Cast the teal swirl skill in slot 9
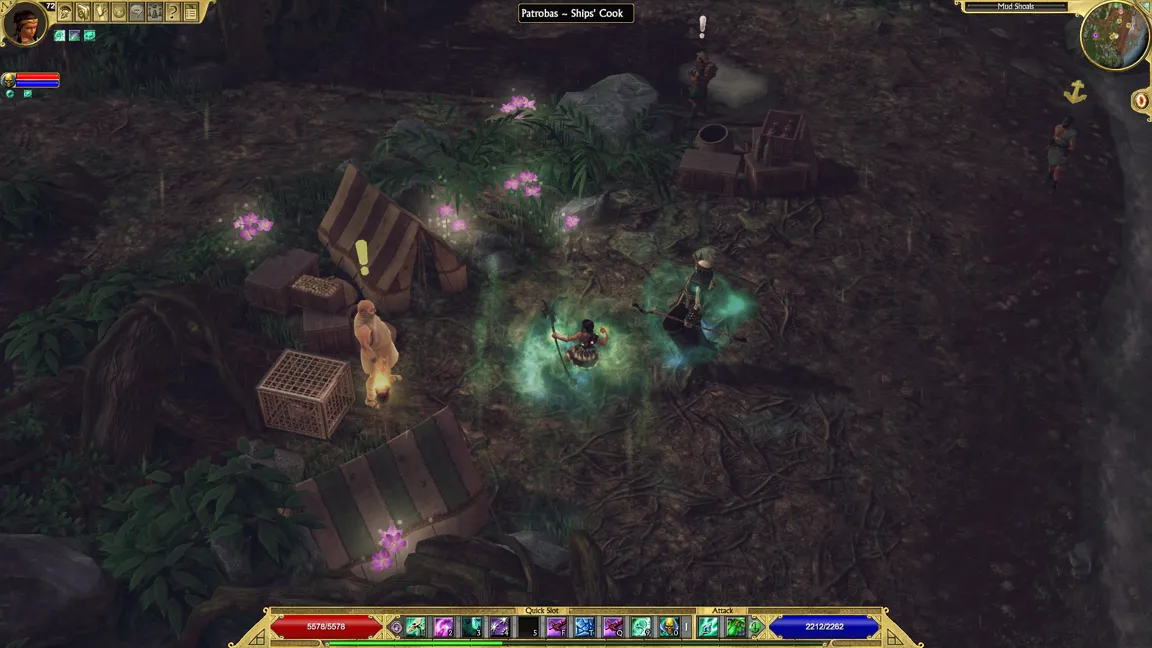The height and width of the screenshot is (648, 1152). [640, 627]
